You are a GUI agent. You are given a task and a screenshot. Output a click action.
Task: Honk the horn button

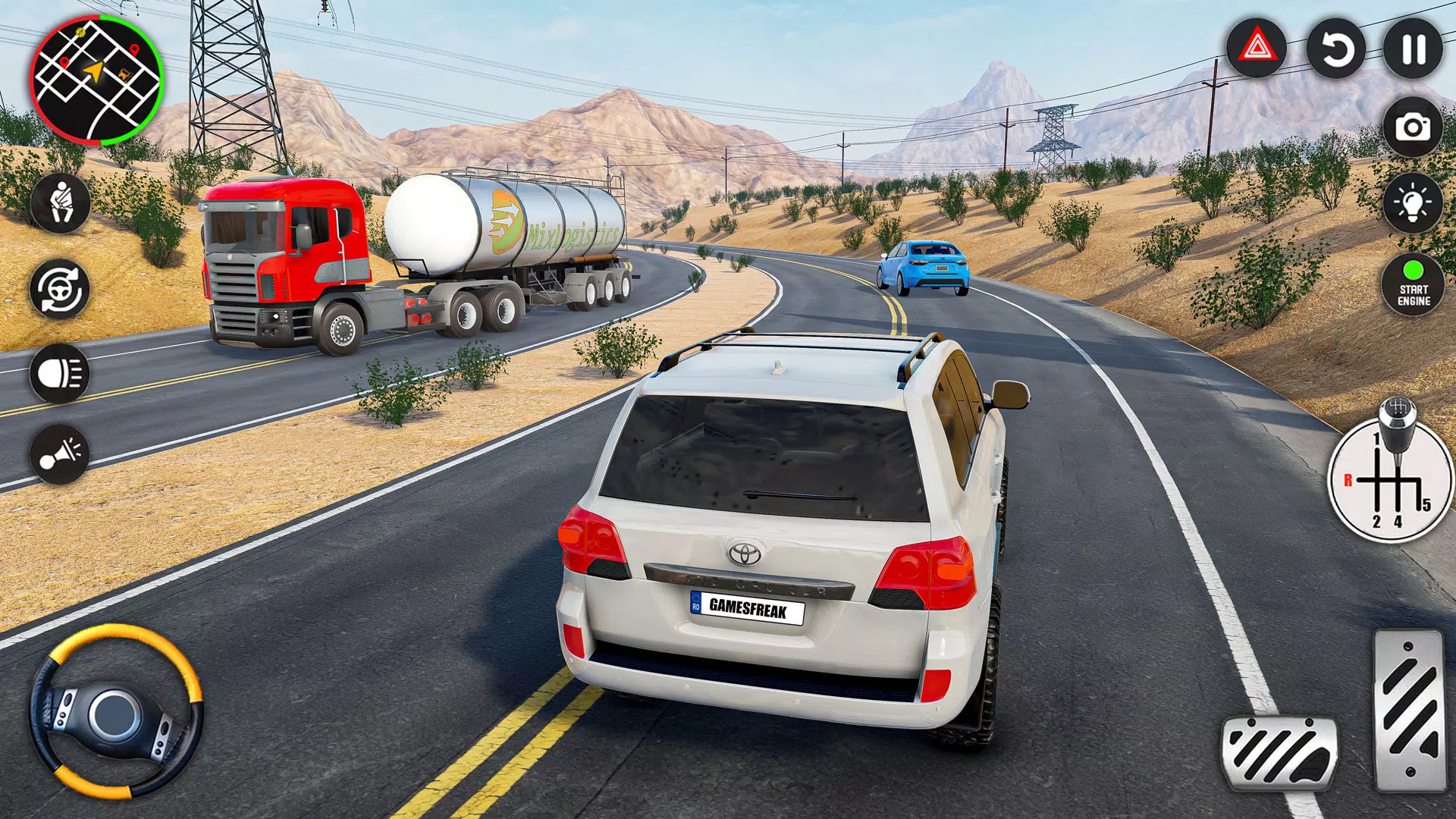60,455
